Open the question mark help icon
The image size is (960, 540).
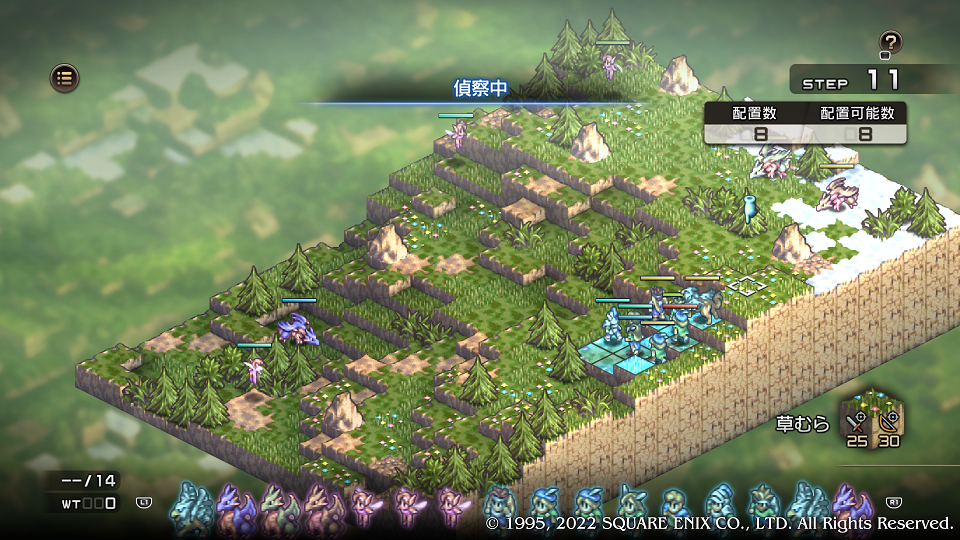pyautogui.click(x=890, y=43)
